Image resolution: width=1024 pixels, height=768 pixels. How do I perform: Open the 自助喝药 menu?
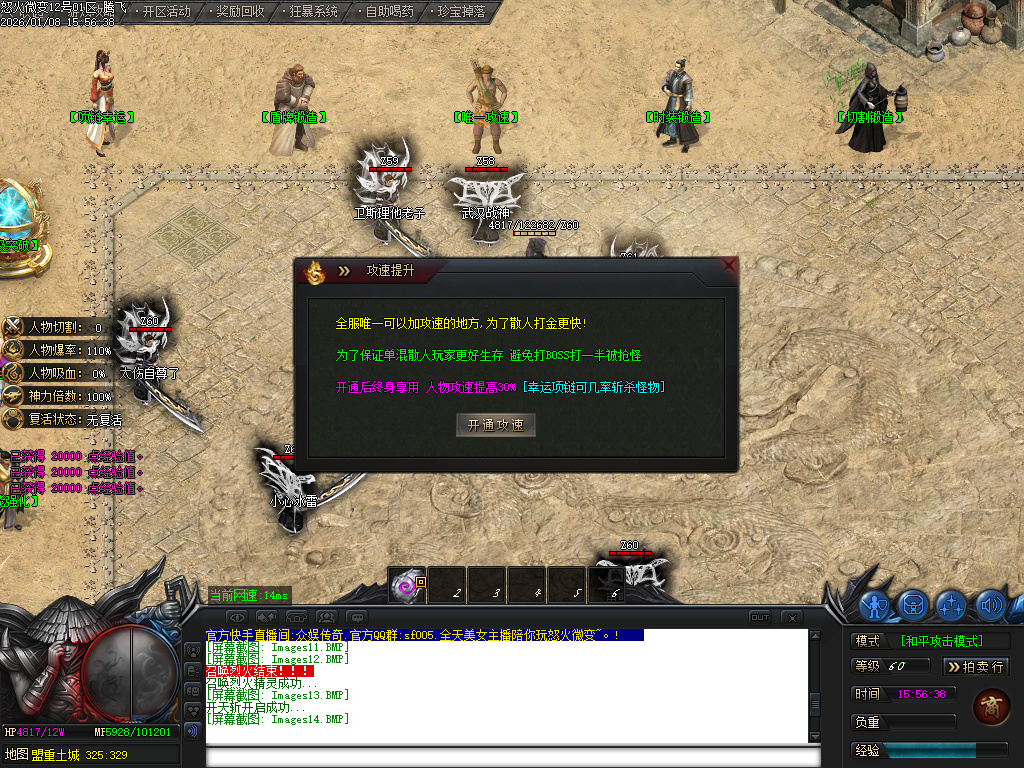point(387,12)
